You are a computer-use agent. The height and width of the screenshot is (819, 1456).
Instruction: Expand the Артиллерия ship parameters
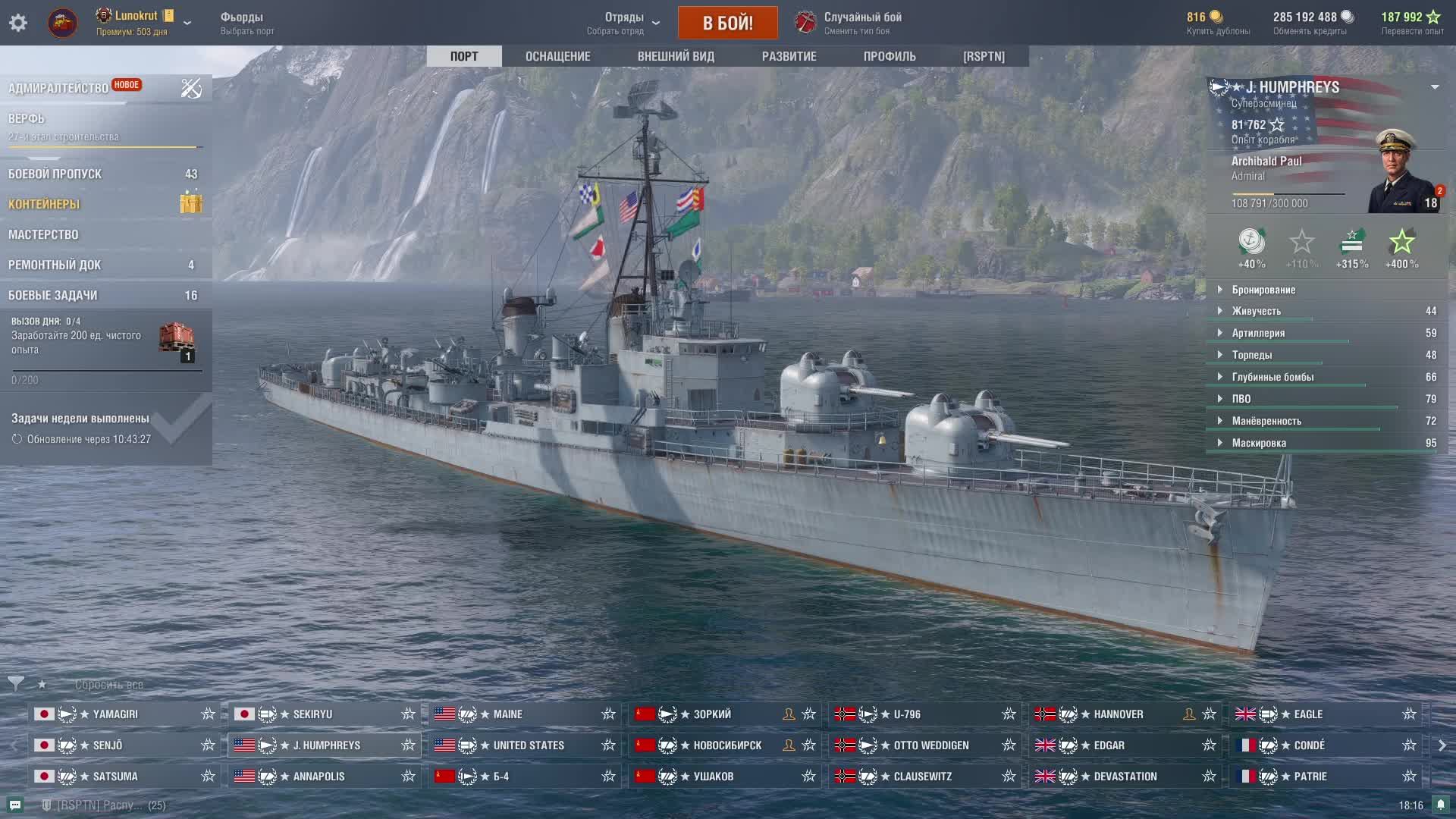[1258, 333]
